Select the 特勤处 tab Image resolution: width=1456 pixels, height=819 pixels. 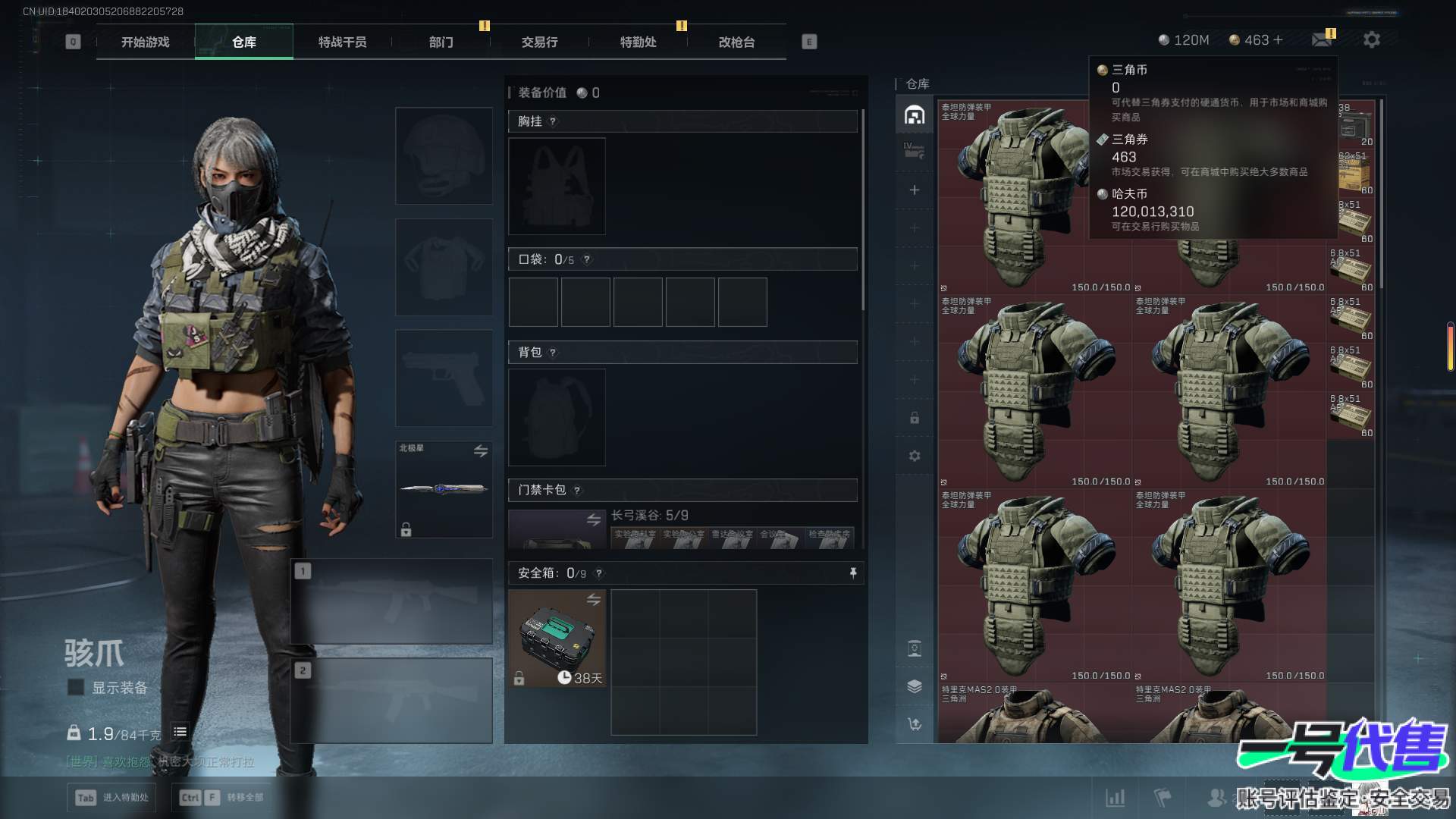(638, 42)
